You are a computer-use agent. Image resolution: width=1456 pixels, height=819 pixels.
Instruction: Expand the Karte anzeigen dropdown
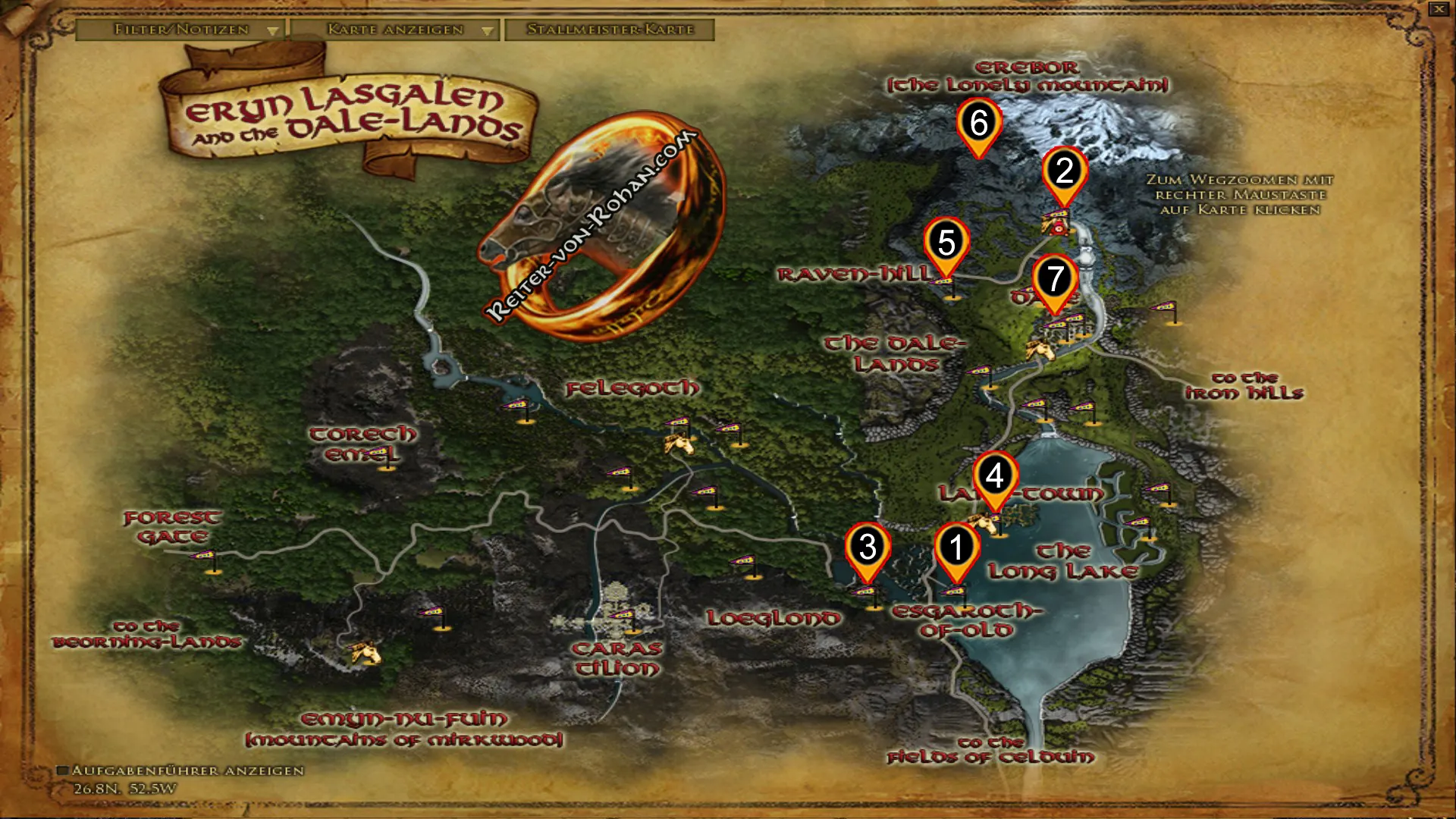486,31
